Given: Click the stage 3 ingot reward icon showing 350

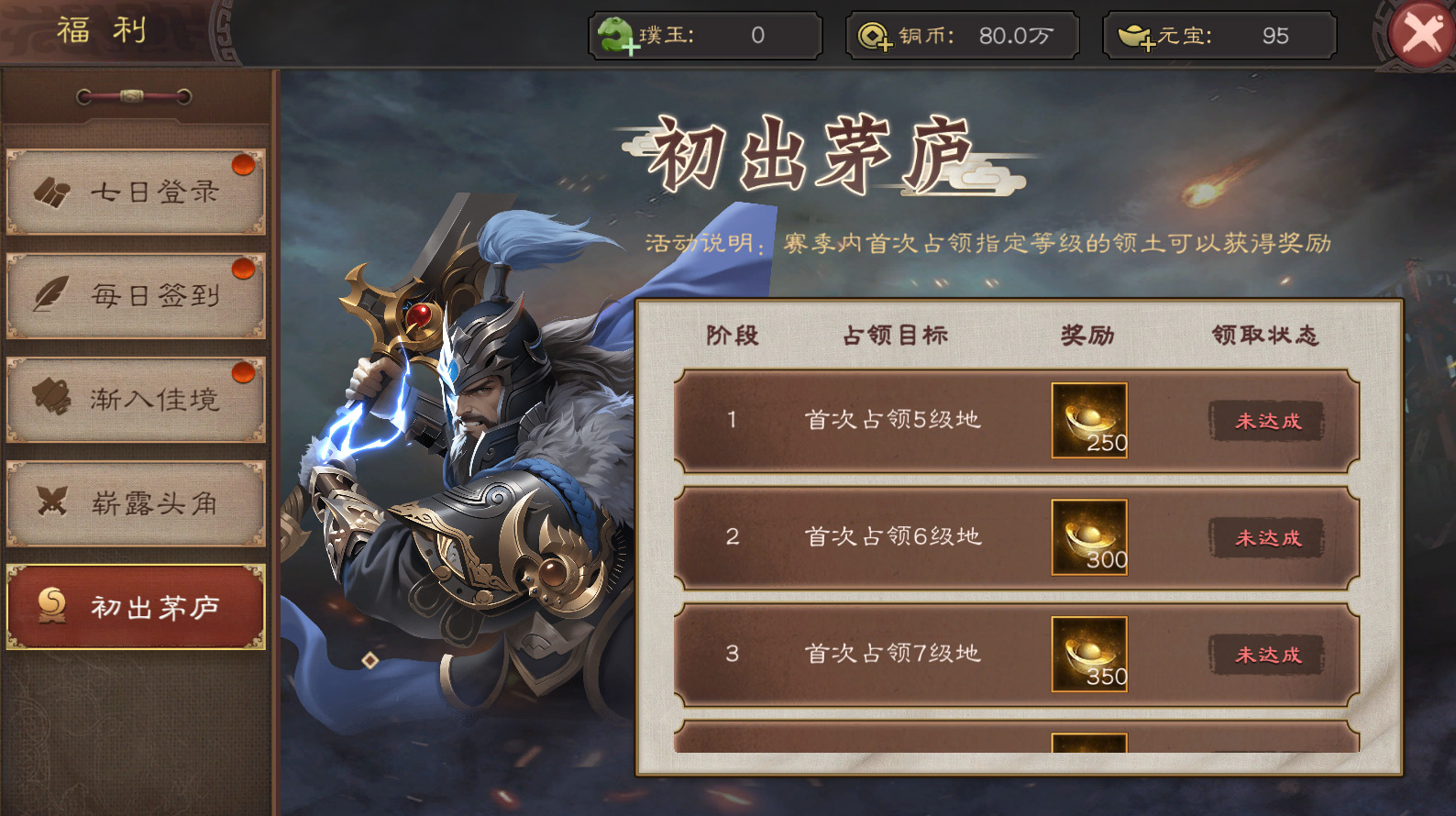Looking at the screenshot, I should coord(1089,656).
